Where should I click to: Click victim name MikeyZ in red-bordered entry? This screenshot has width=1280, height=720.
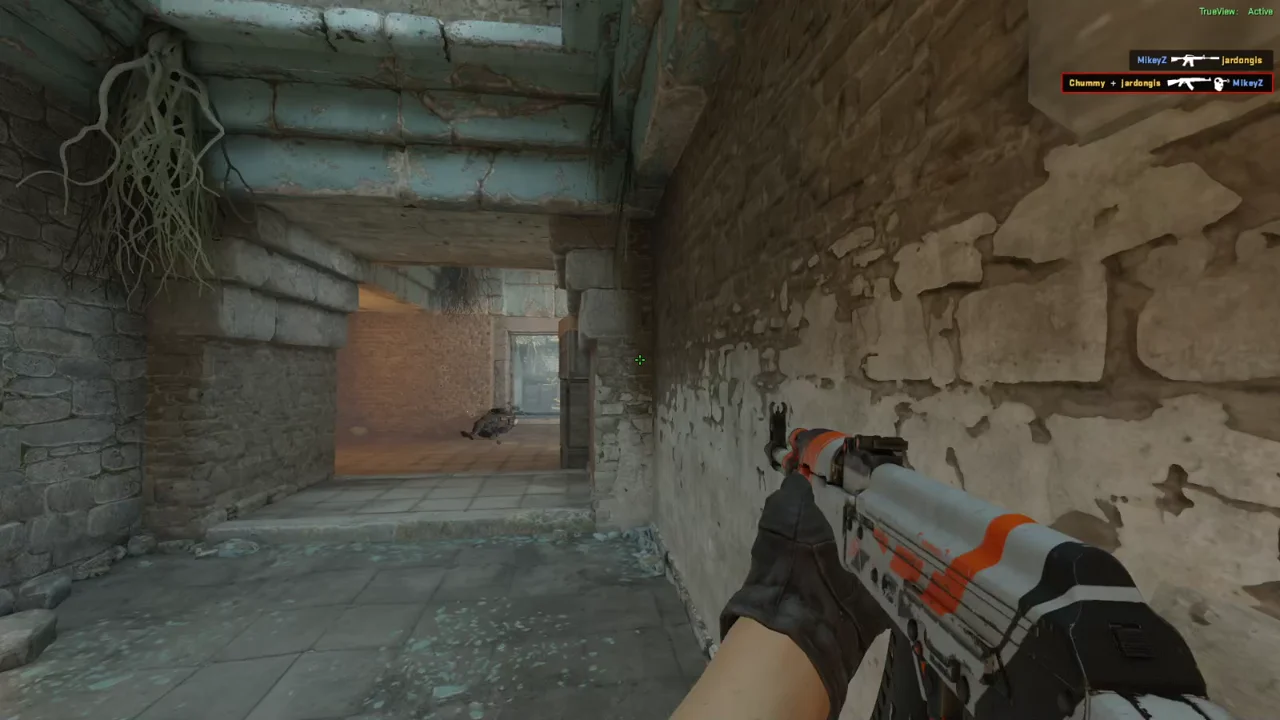(x=1247, y=83)
